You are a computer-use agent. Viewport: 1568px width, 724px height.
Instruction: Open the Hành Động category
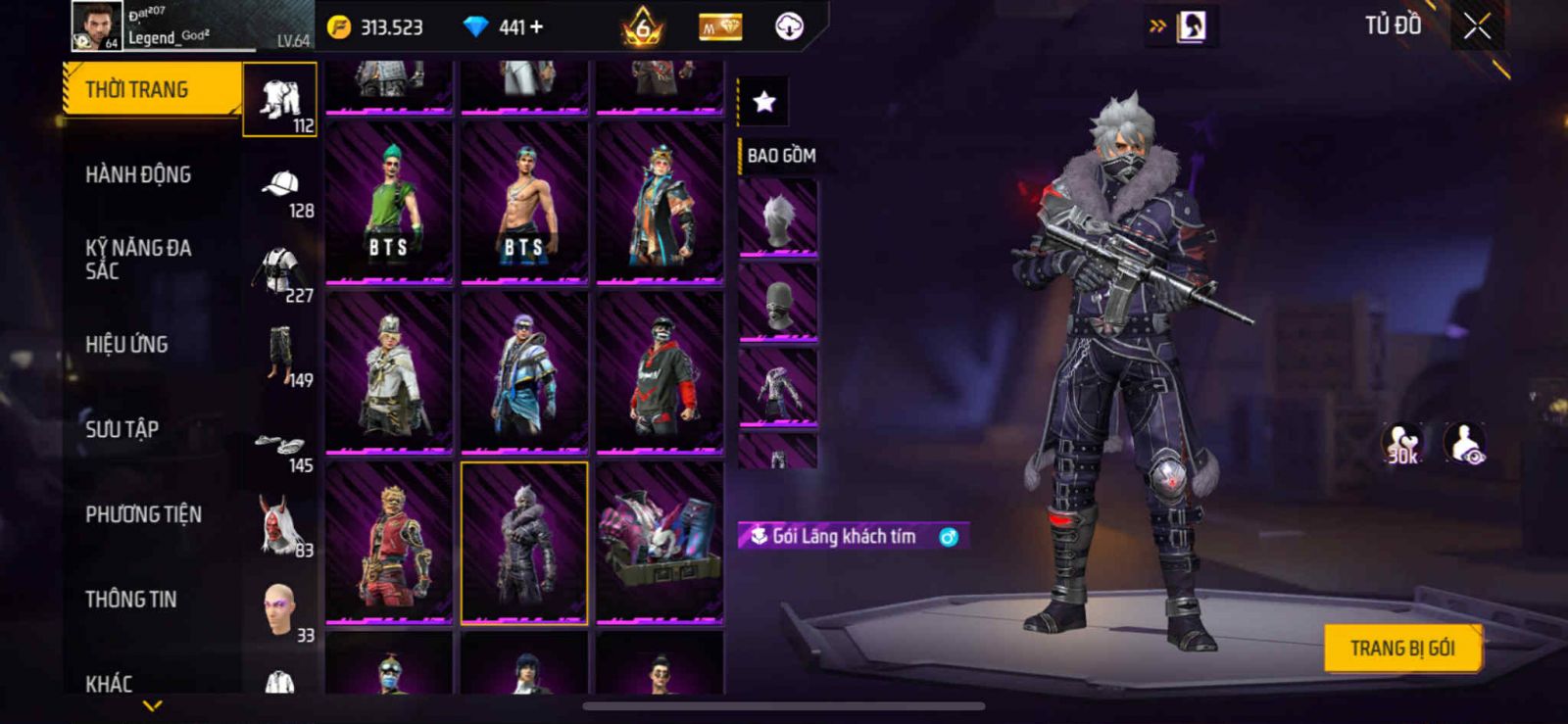[x=139, y=175]
